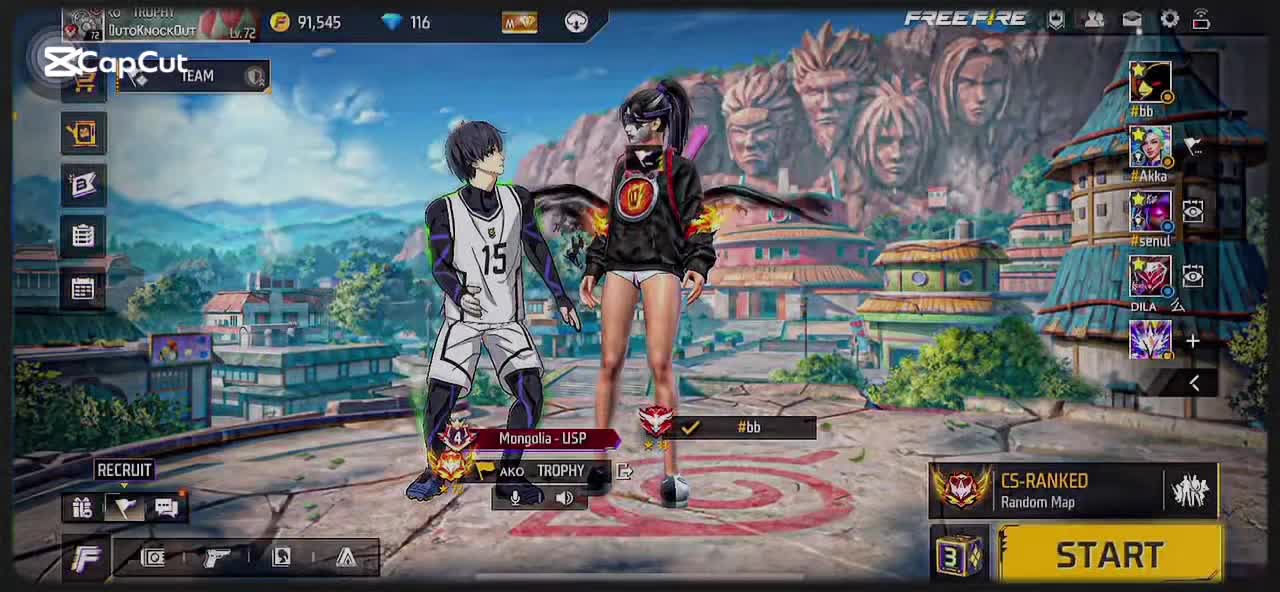Click the diamond currency counter

(405, 22)
